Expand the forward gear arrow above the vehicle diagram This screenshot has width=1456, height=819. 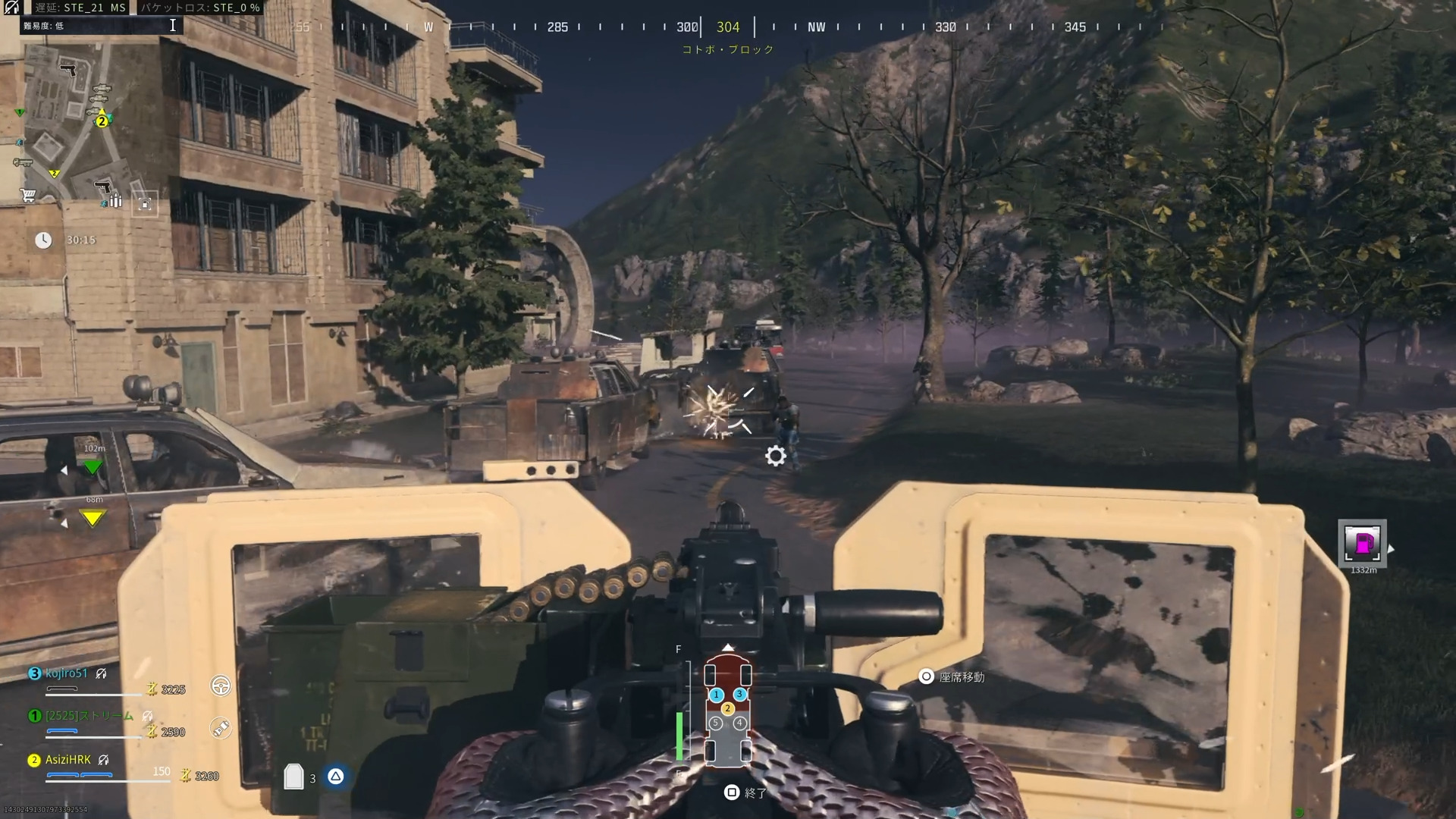click(728, 647)
